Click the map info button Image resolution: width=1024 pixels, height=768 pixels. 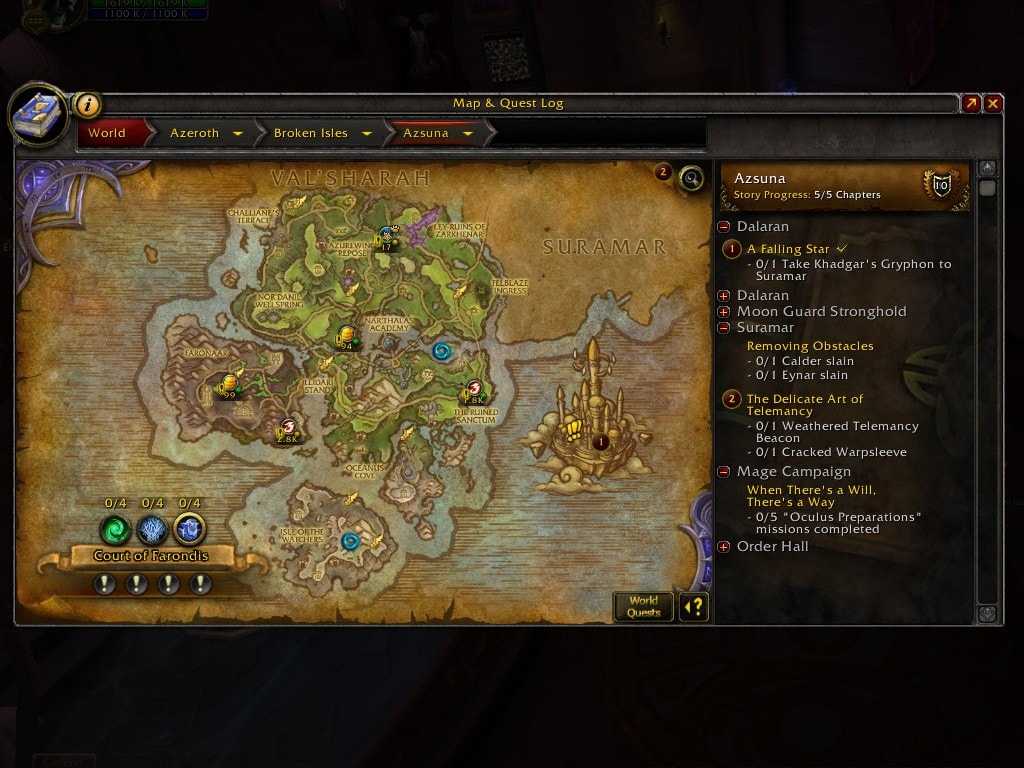click(88, 104)
